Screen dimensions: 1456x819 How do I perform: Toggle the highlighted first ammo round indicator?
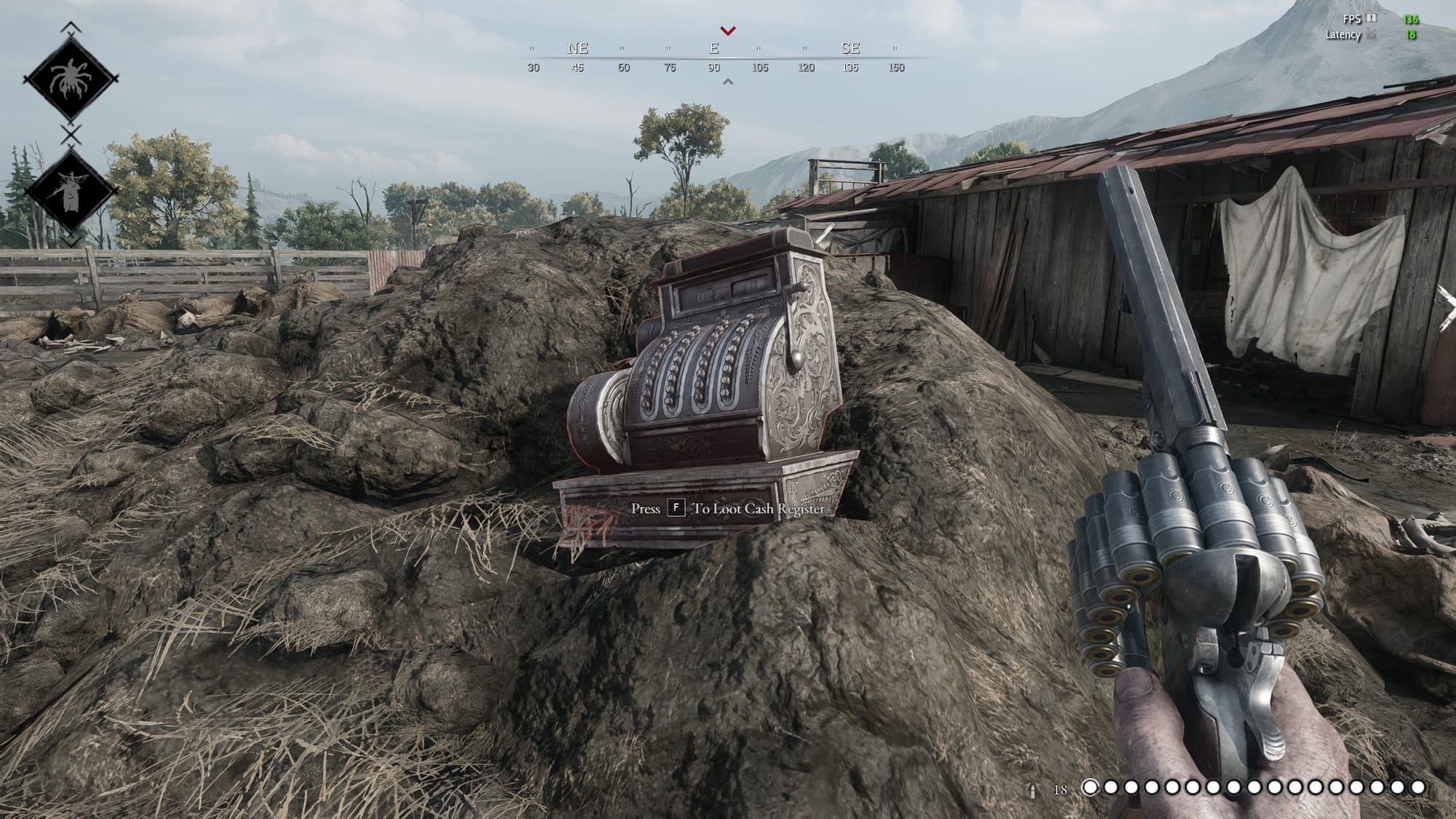pos(1090,786)
